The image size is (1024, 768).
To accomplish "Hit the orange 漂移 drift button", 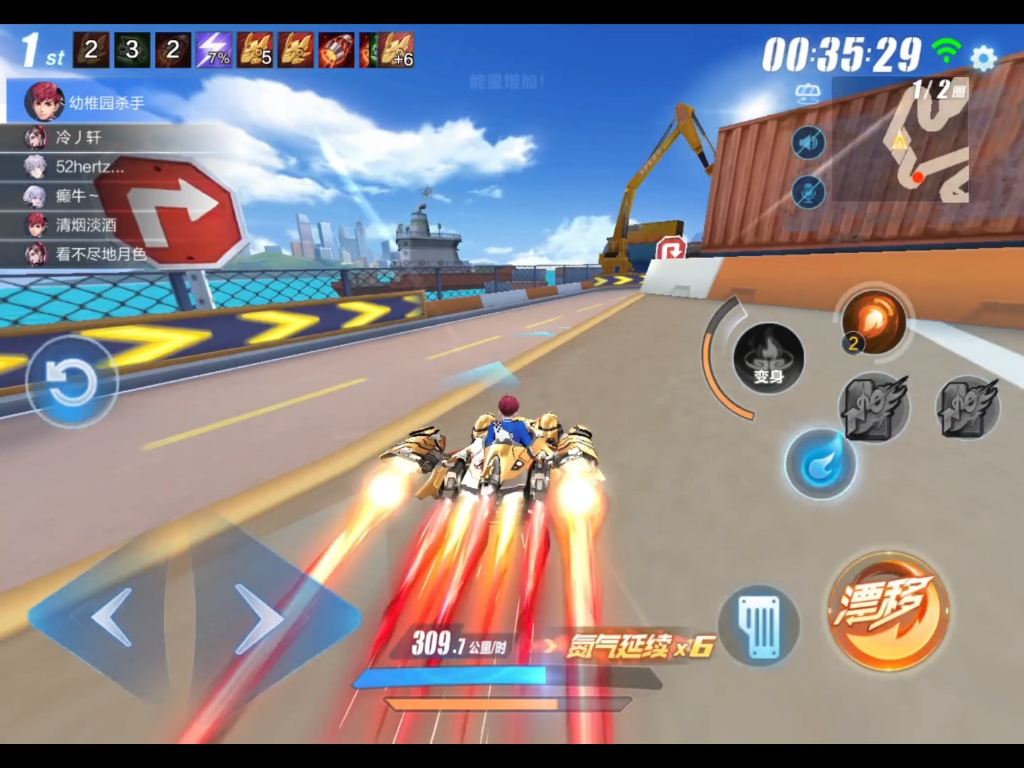I will click(888, 609).
